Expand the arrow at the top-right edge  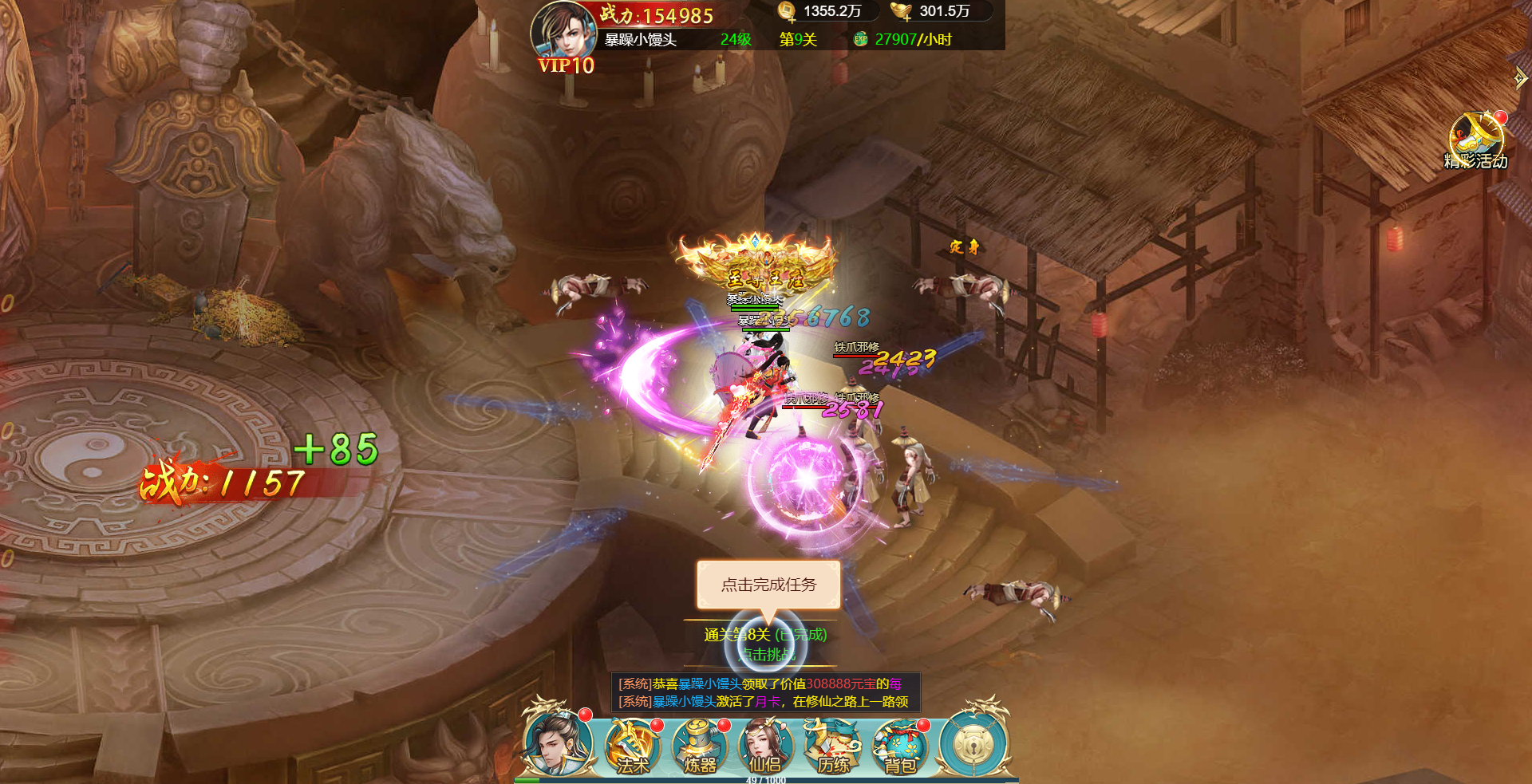[1520, 77]
